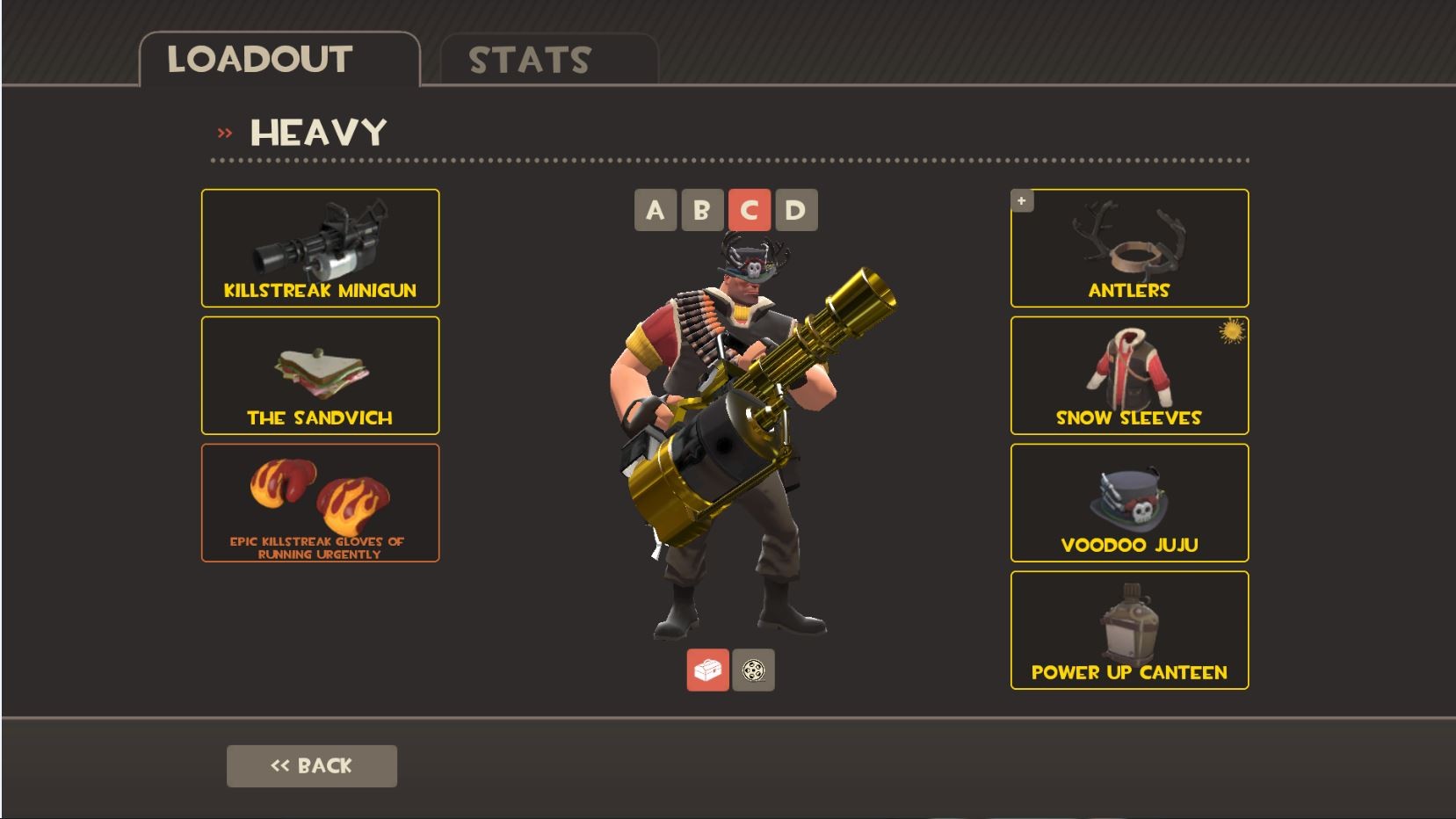1456x819 pixels.
Task: Open the Epic Killstreak Gloves of Running Urgently slot
Action: coord(321,503)
